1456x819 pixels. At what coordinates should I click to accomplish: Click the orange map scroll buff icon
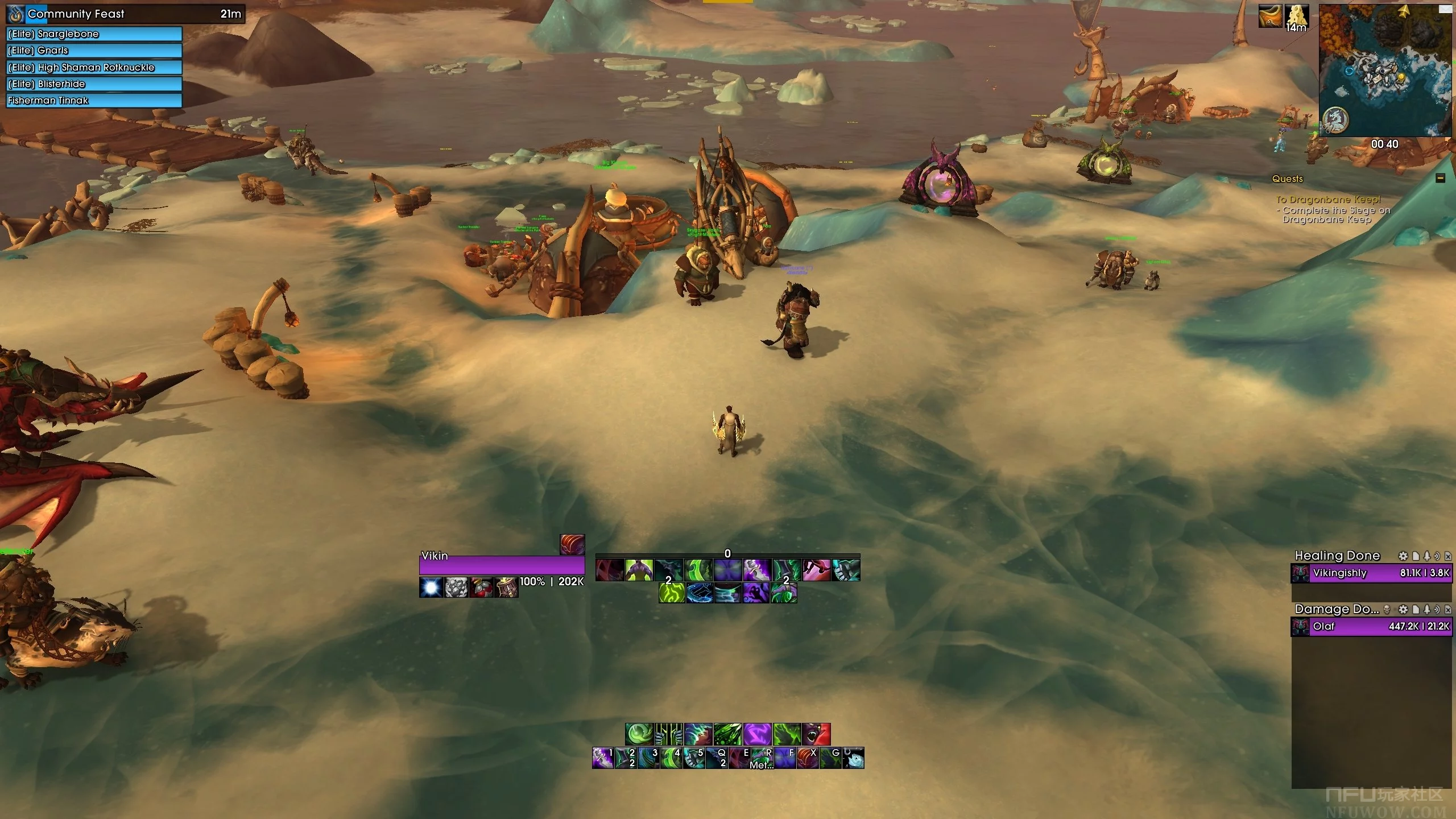pos(1269,16)
